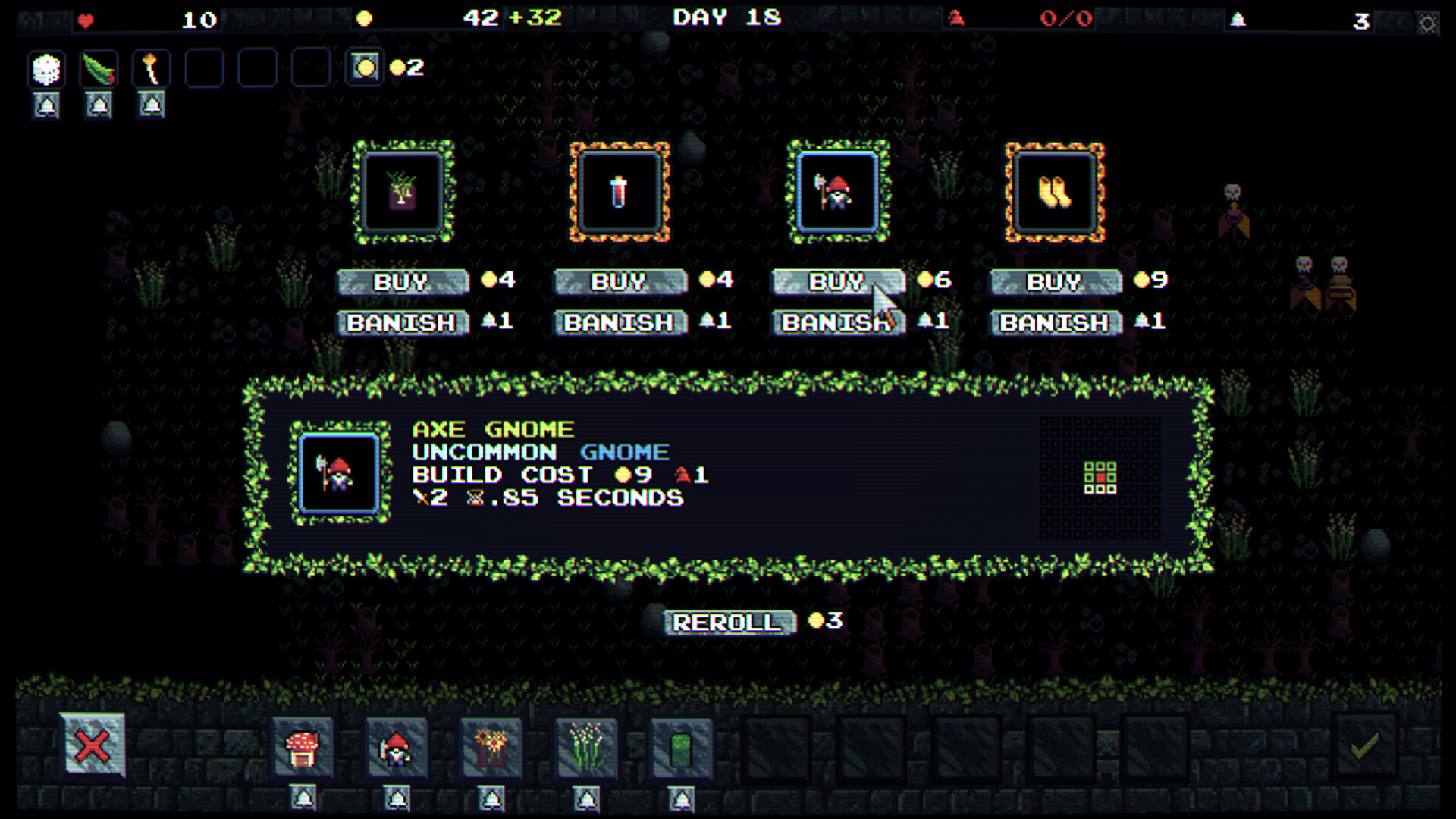Select the green leaf inventory item
The height and width of the screenshot is (819, 1456).
click(x=98, y=68)
